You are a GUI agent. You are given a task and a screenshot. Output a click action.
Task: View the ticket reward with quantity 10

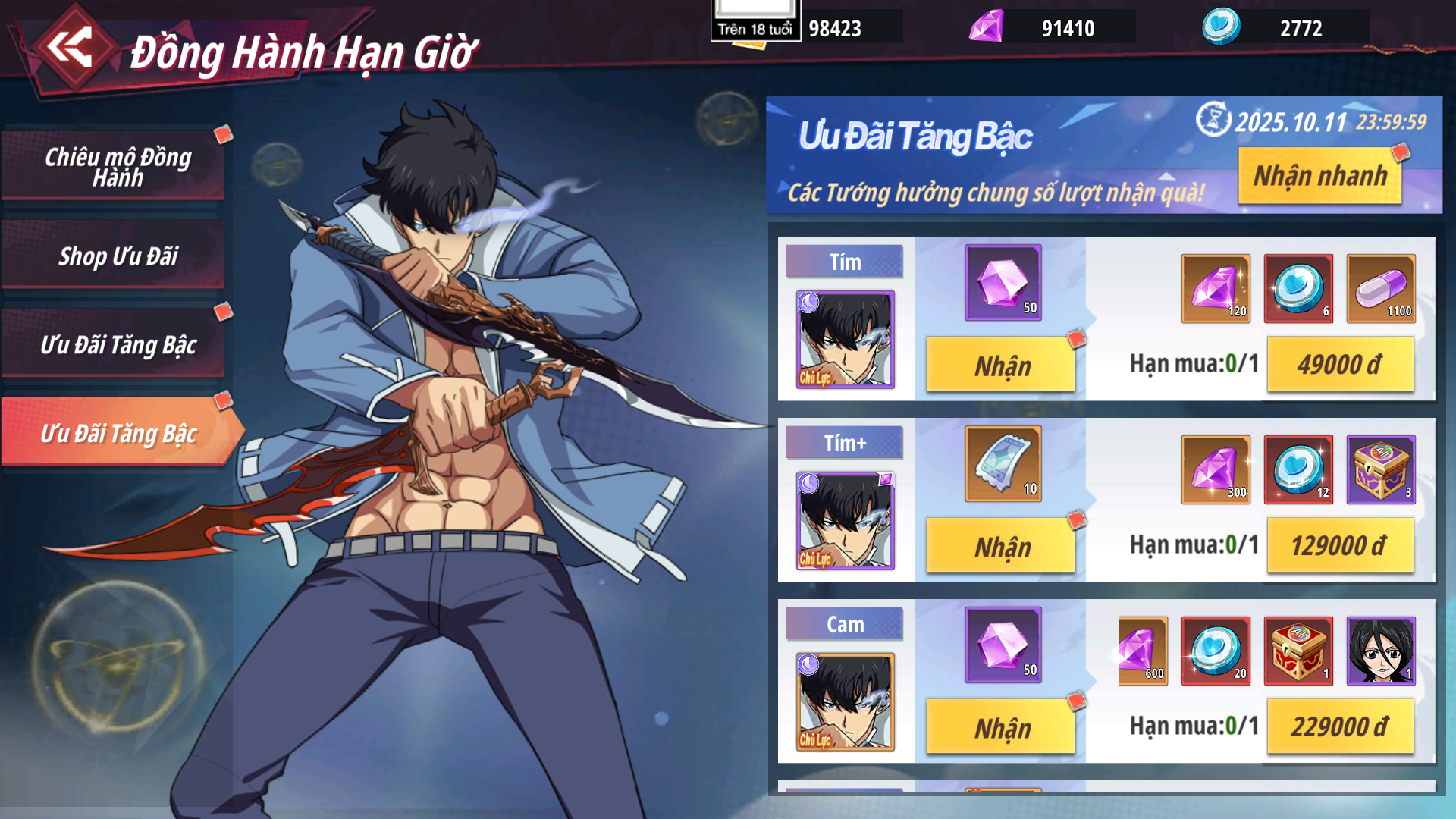pos(1003,464)
